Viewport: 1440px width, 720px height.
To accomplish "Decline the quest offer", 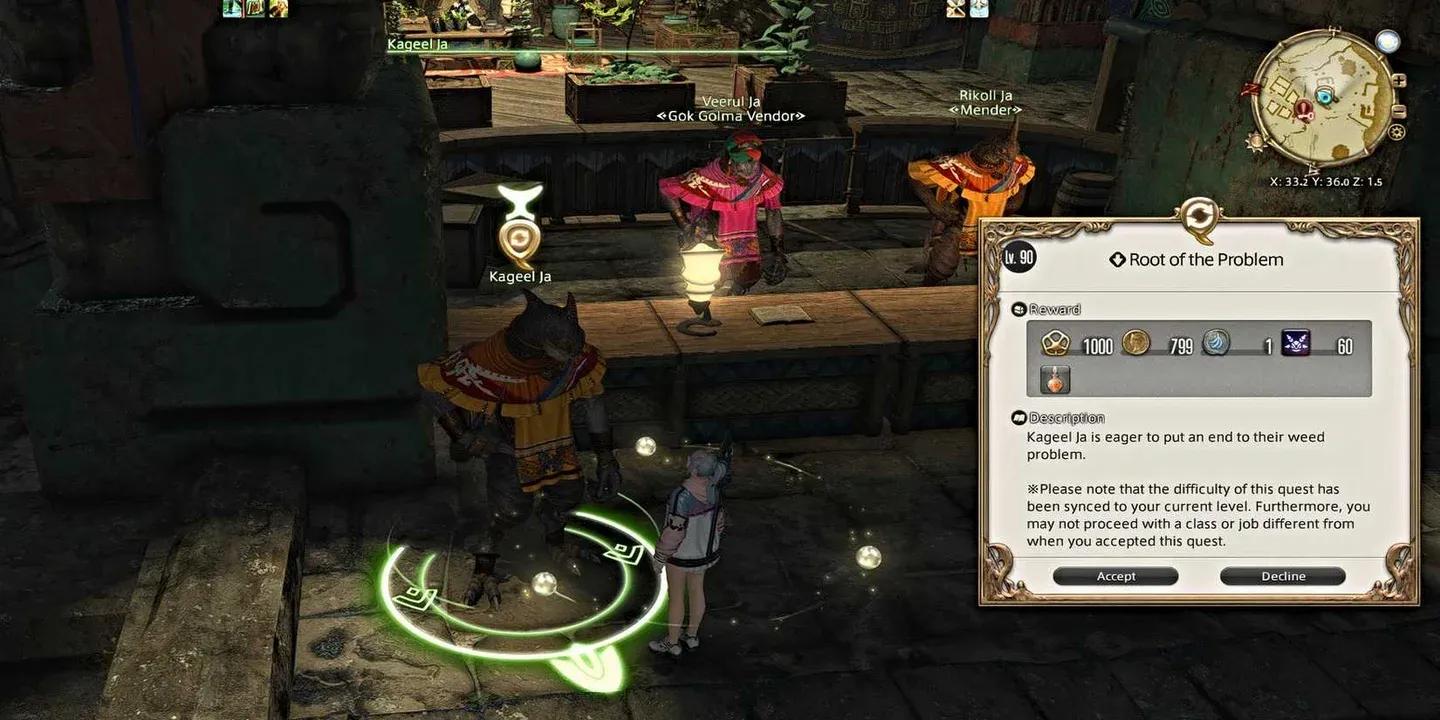I will tap(1282, 575).
